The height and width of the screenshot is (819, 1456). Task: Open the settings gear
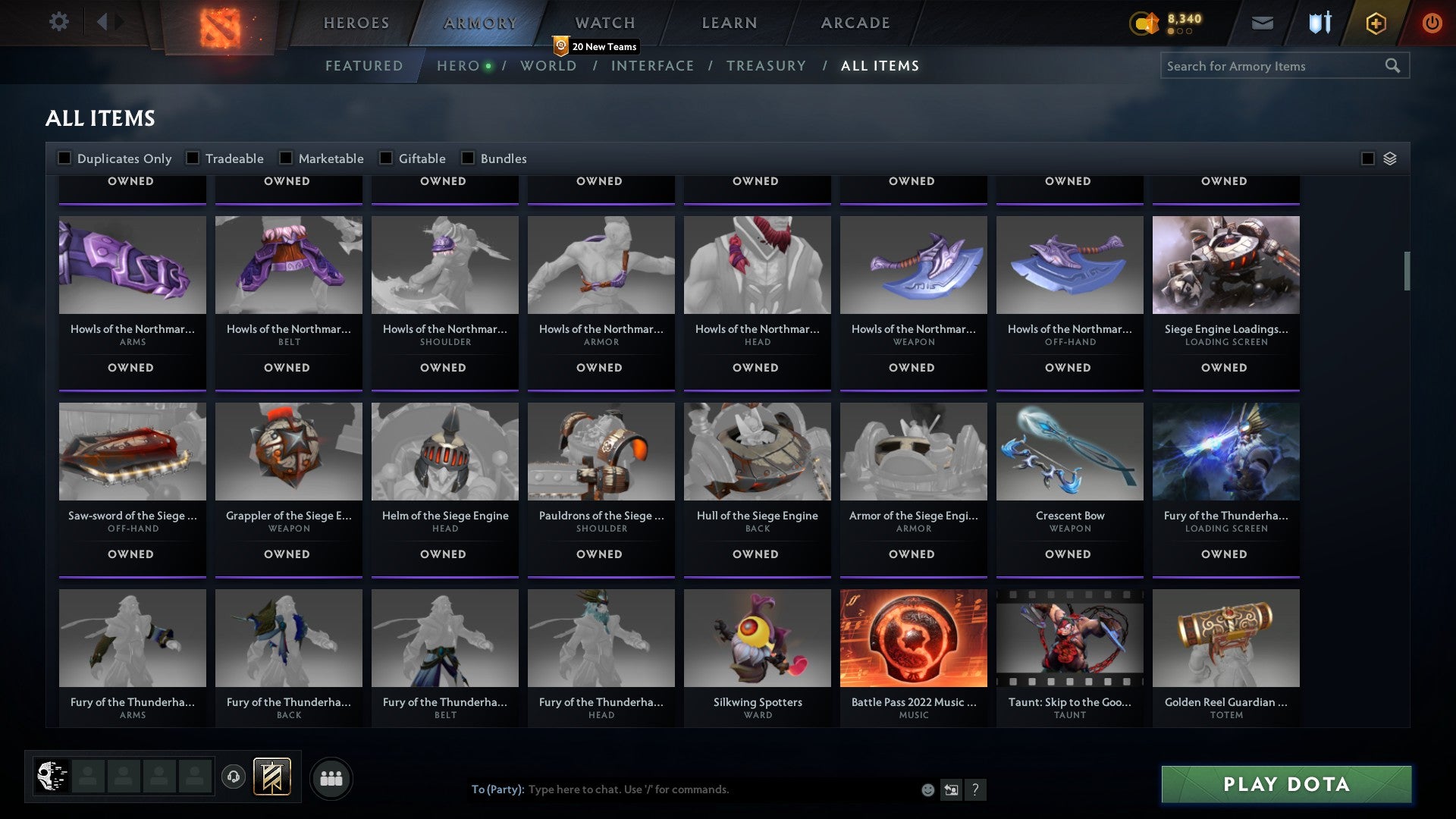[x=59, y=22]
